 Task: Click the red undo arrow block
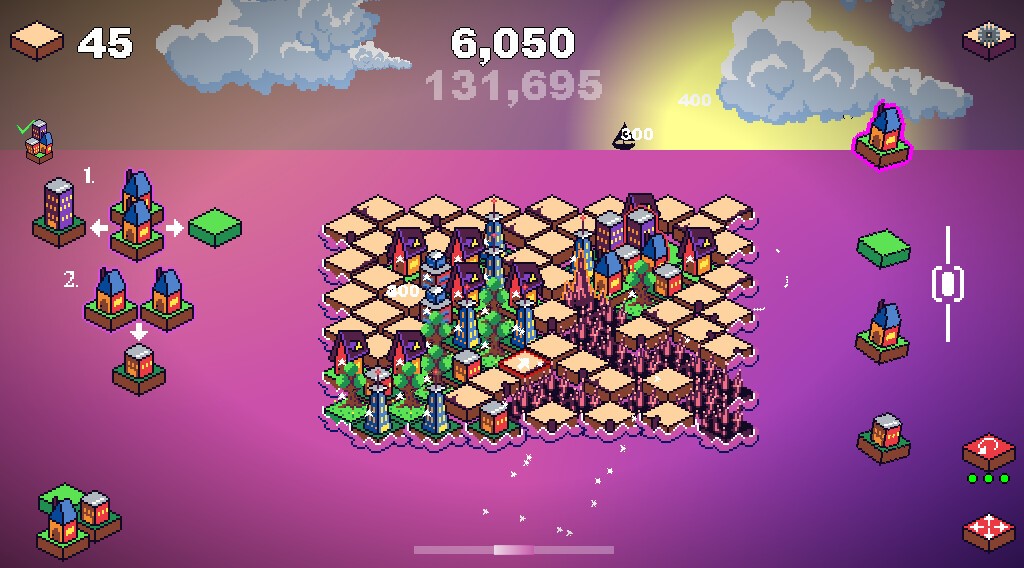coord(988,453)
